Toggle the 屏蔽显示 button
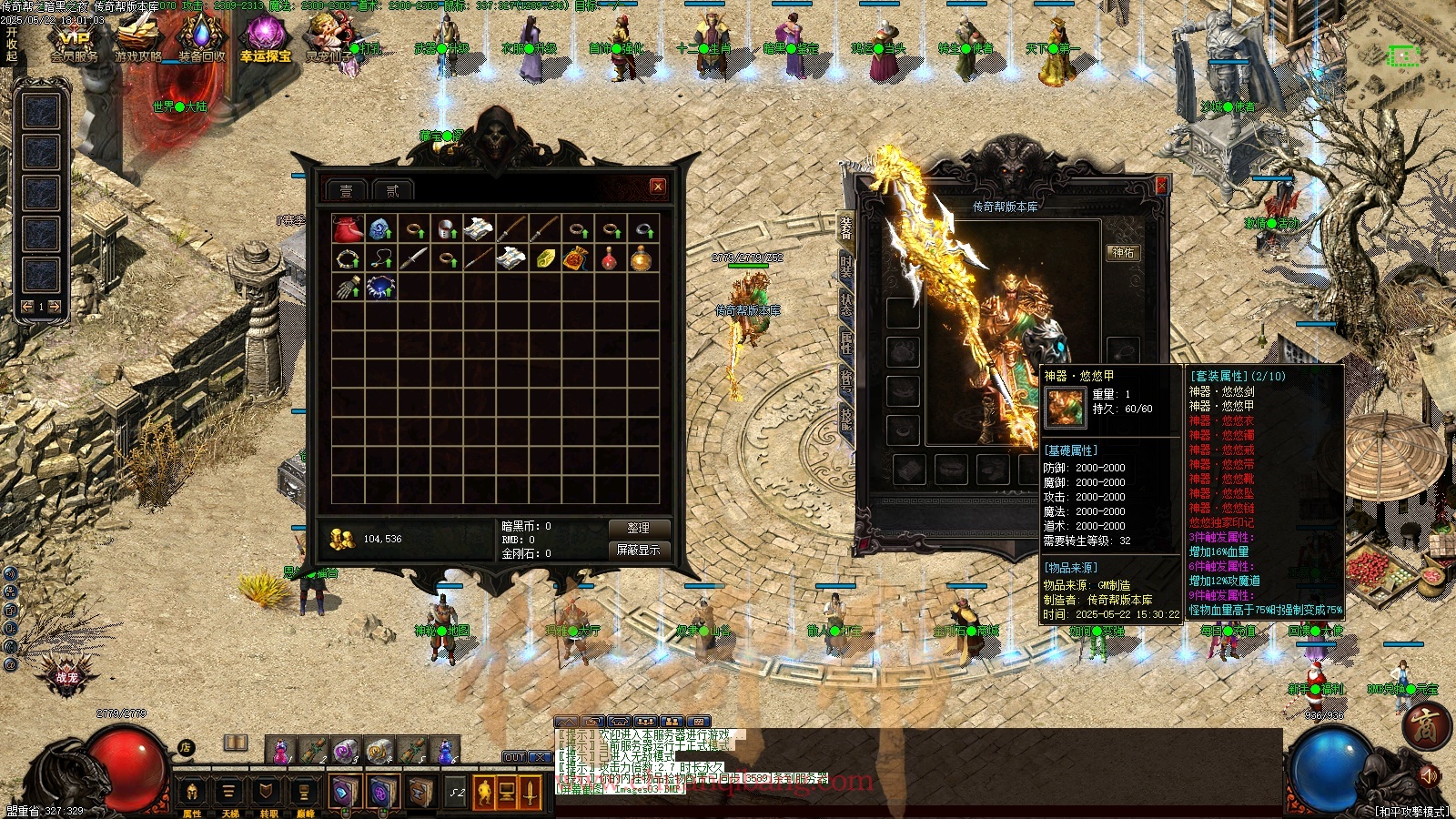1456x819 pixels. [638, 550]
